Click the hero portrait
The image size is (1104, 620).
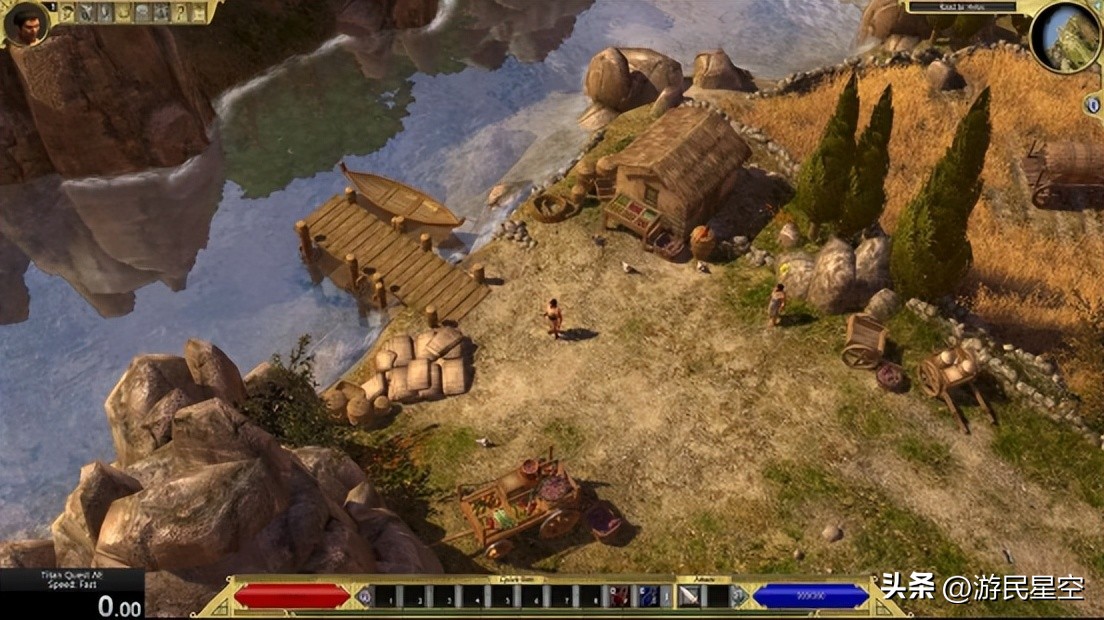coord(26,23)
